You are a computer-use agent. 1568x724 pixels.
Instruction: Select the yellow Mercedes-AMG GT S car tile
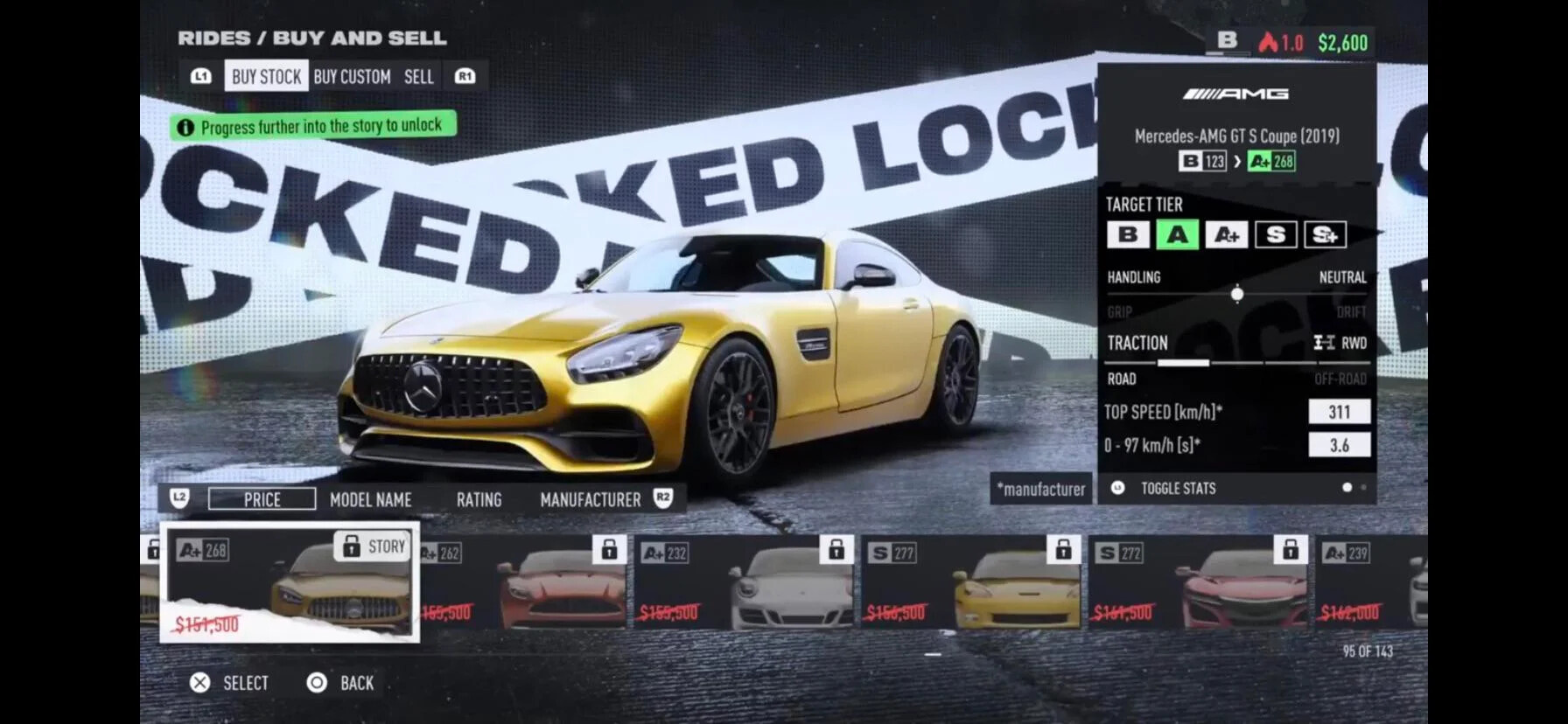[x=290, y=582]
